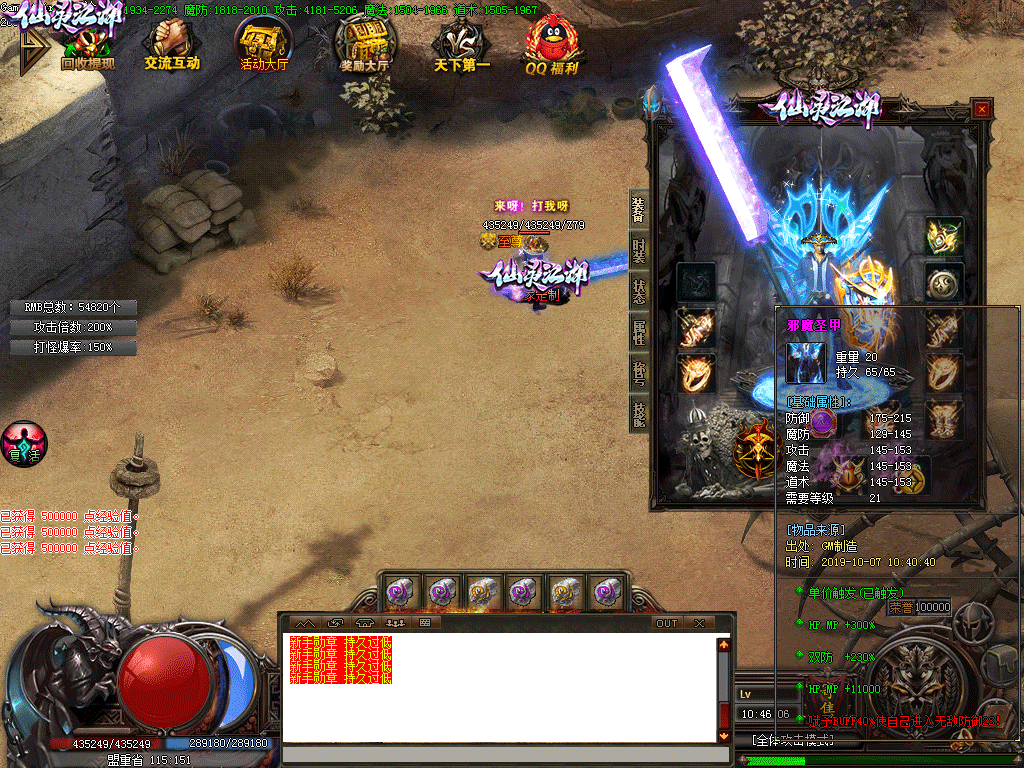Image resolution: width=1024 pixels, height=768 pixels.
Task: Click the chat scrollbar up arrow
Action: (x=724, y=645)
